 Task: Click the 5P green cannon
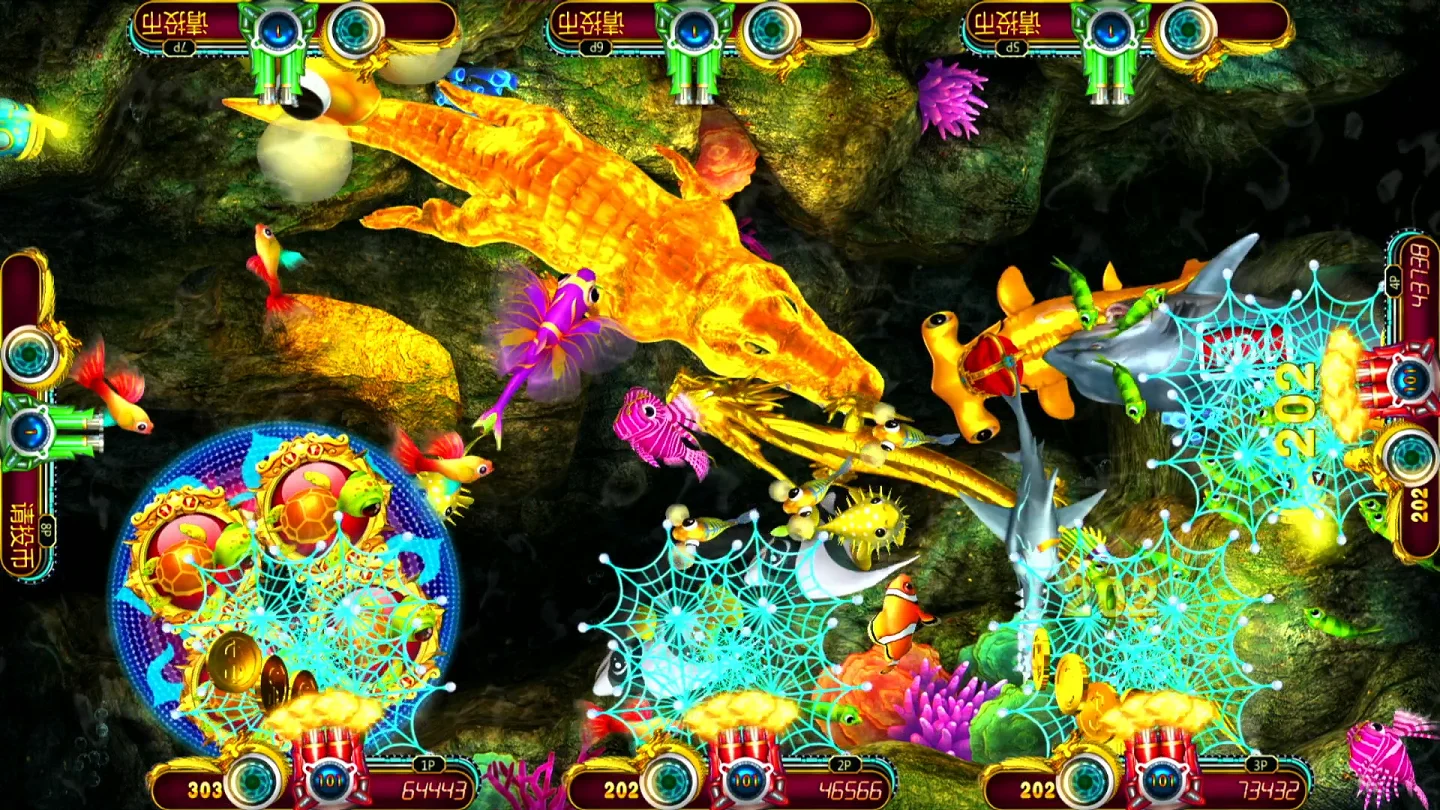[x=1109, y=42]
